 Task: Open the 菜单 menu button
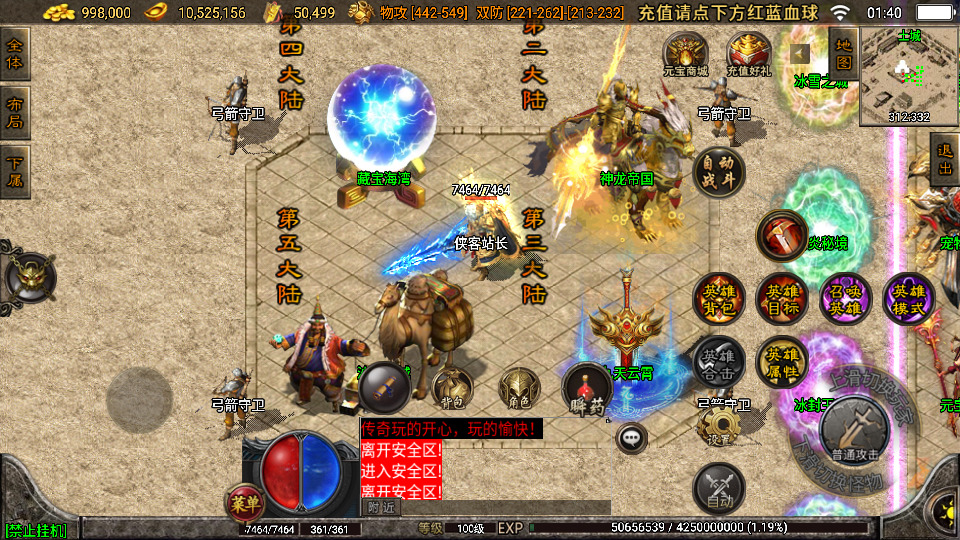[x=245, y=502]
